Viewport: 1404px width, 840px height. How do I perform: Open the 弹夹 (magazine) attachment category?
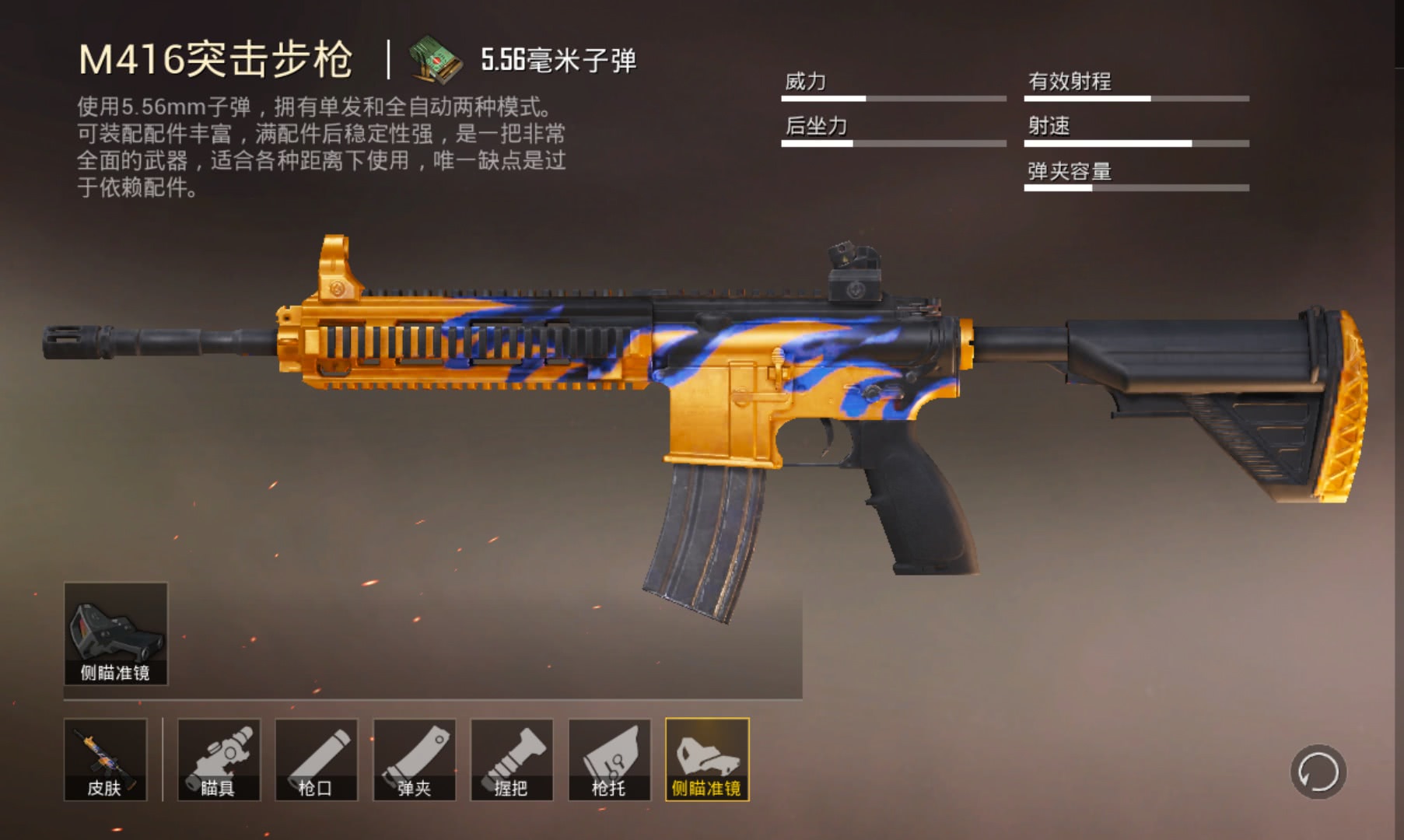(x=413, y=761)
